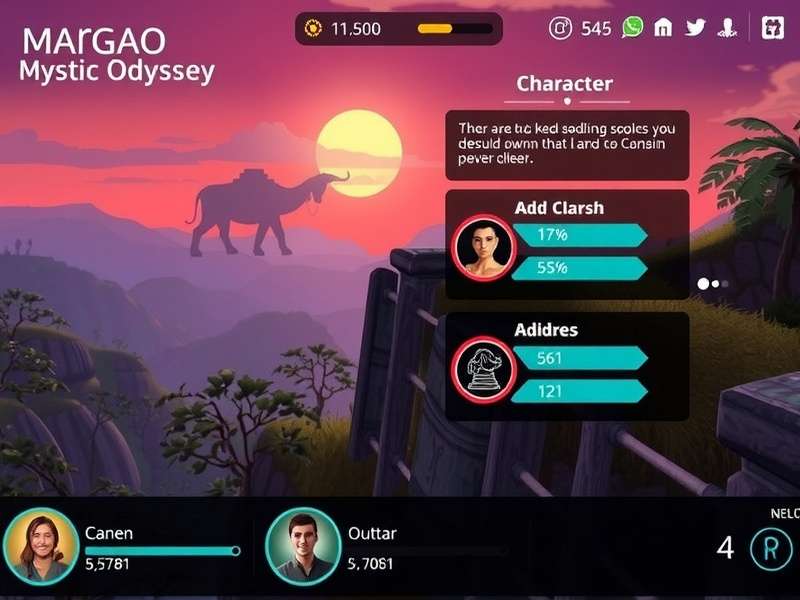The width and height of the screenshot is (800, 600).
Task: Select Outtar's player portrait
Action: click(303, 547)
